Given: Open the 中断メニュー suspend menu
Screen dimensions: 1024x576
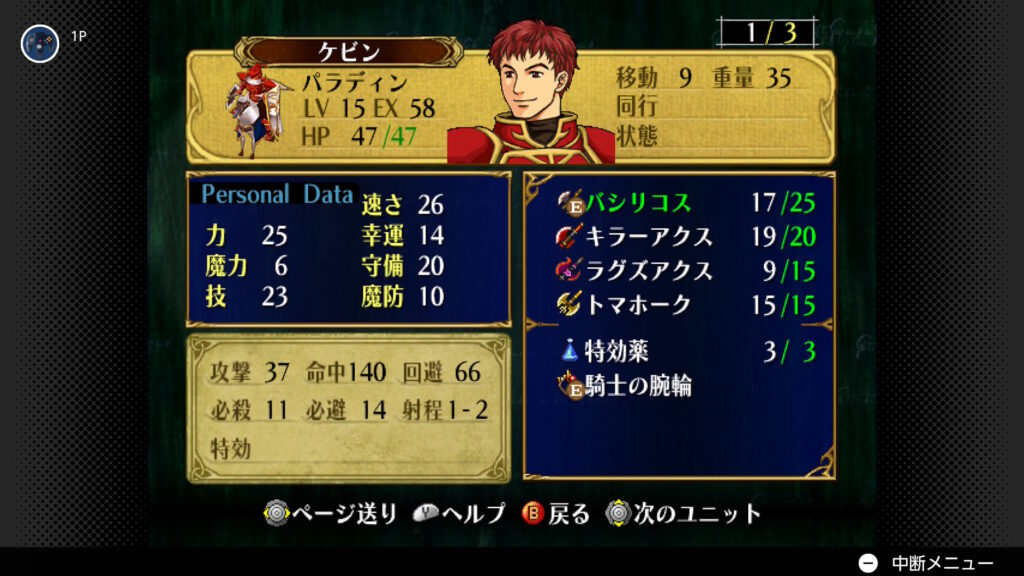Looking at the screenshot, I should (926, 562).
